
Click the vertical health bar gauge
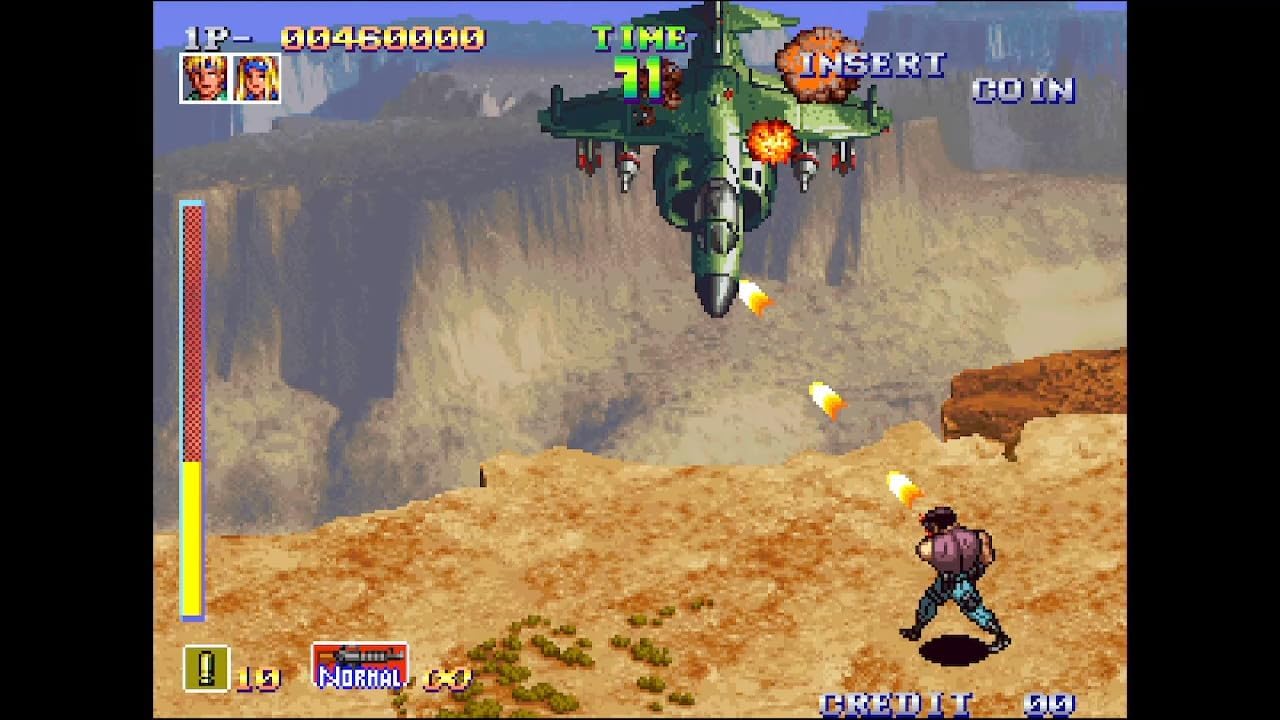tap(191, 410)
